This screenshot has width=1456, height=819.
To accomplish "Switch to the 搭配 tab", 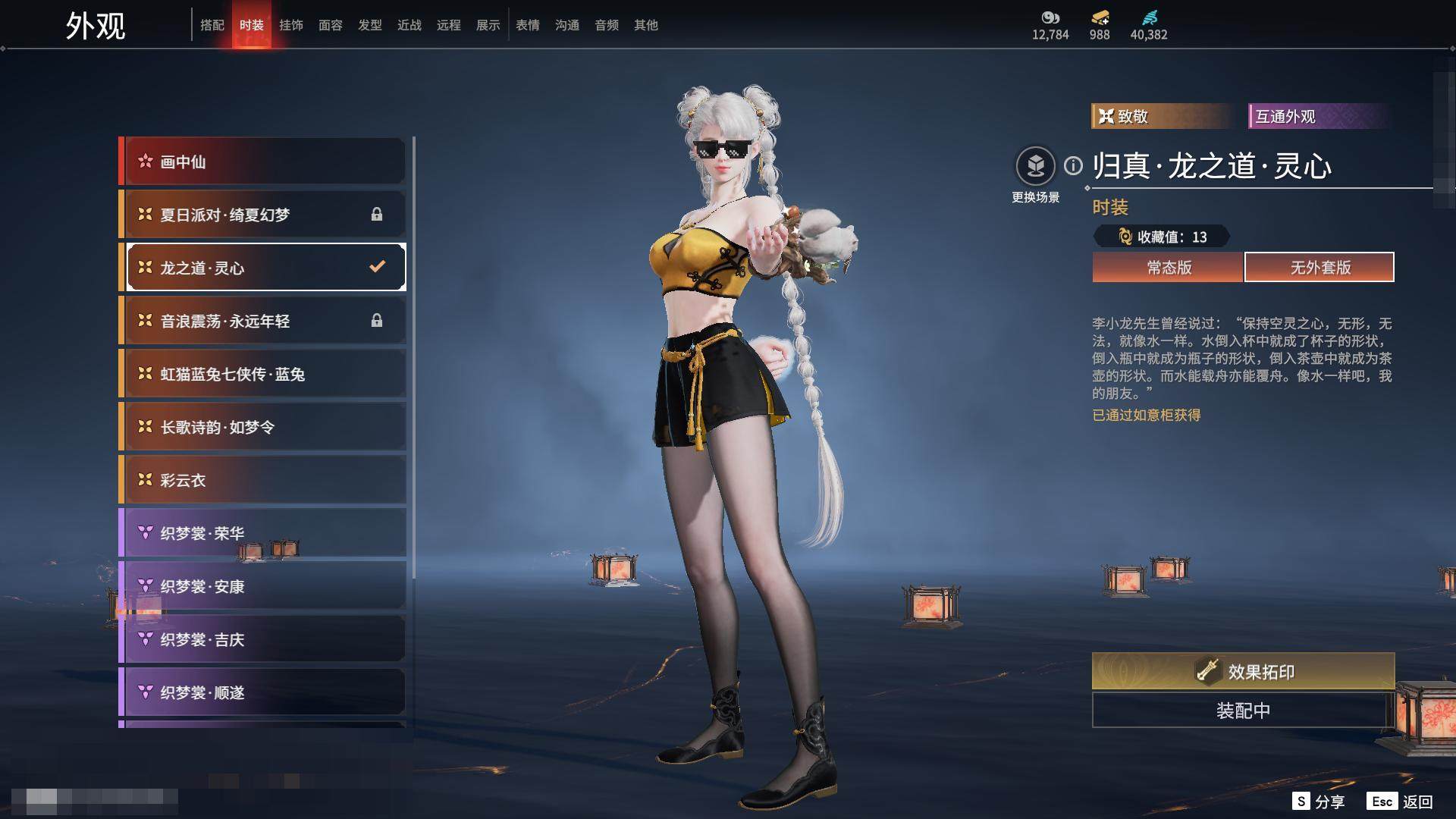I will [212, 25].
